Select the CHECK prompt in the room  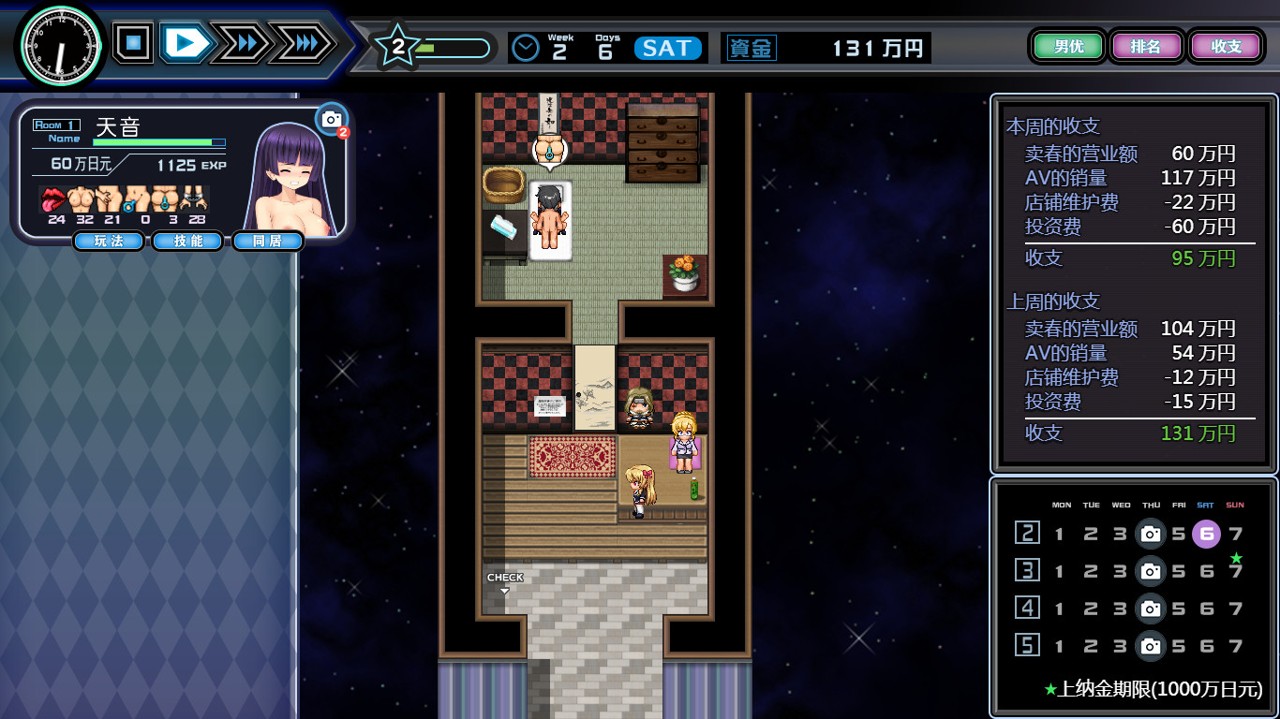[505, 582]
